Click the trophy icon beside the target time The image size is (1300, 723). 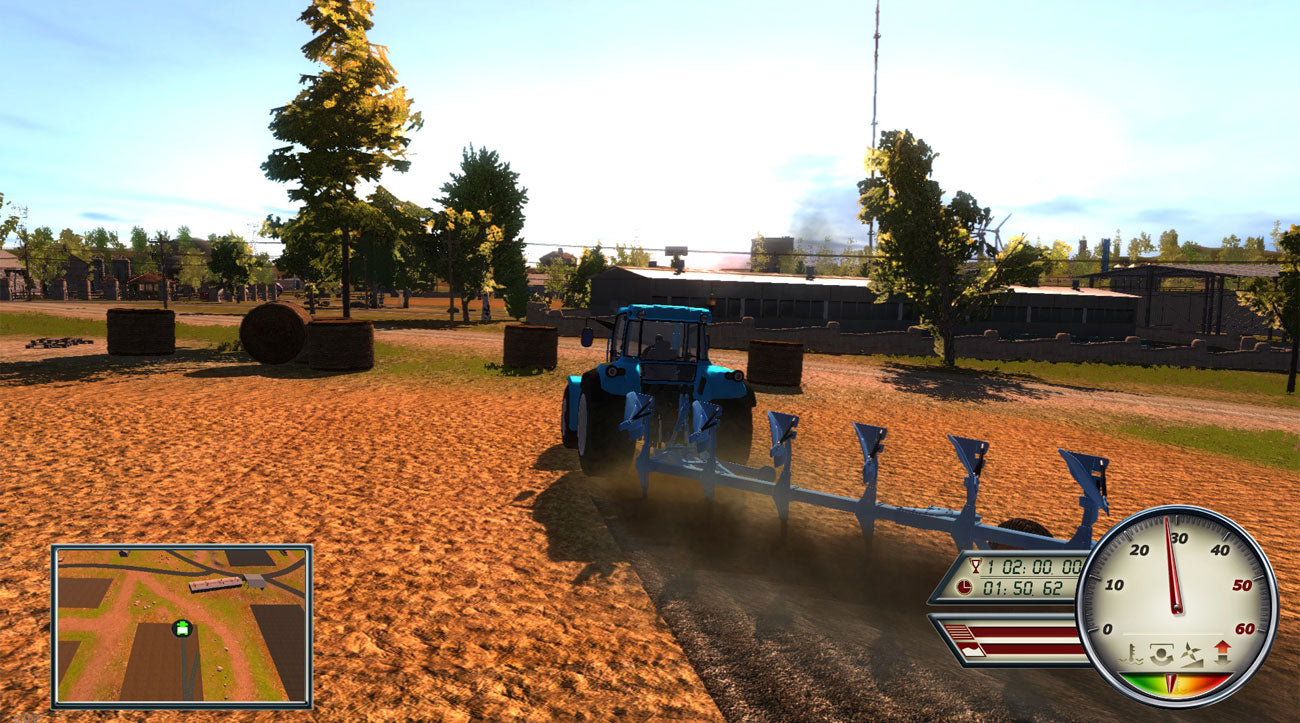tap(975, 566)
